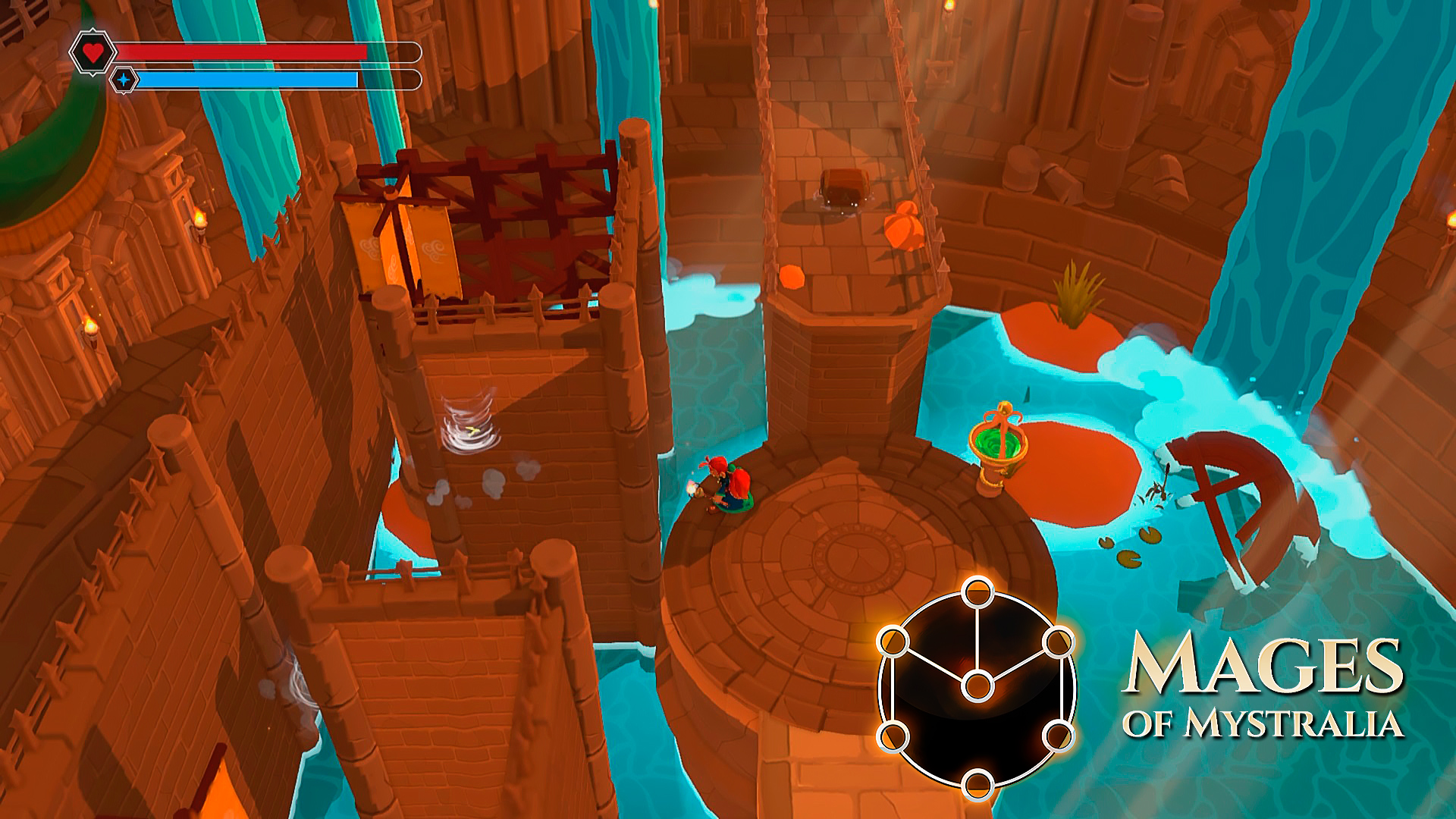Click the upper-right rune node
The width and height of the screenshot is (1456, 819).
pyautogui.click(x=1058, y=643)
